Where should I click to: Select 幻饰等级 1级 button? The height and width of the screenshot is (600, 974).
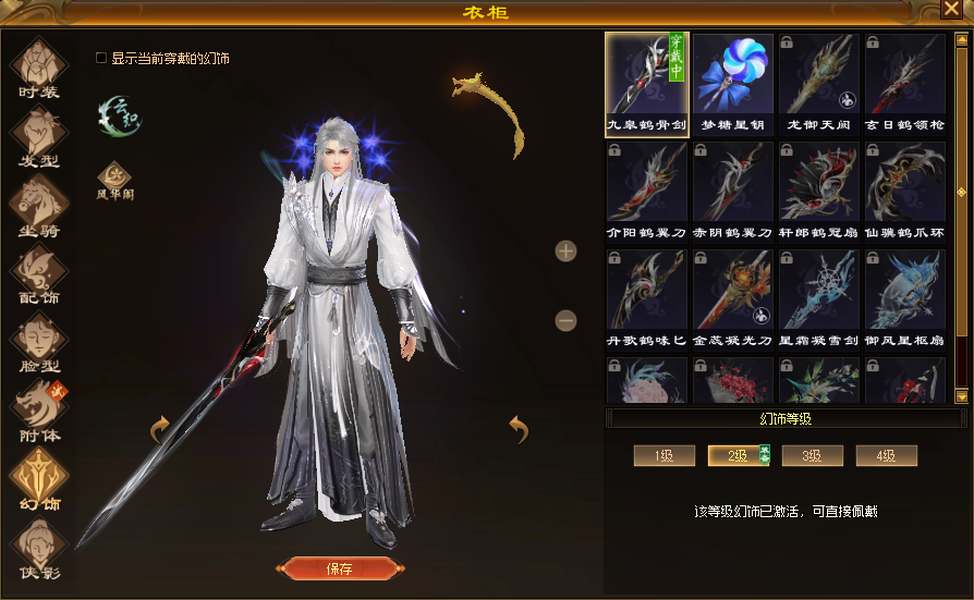pyautogui.click(x=664, y=456)
